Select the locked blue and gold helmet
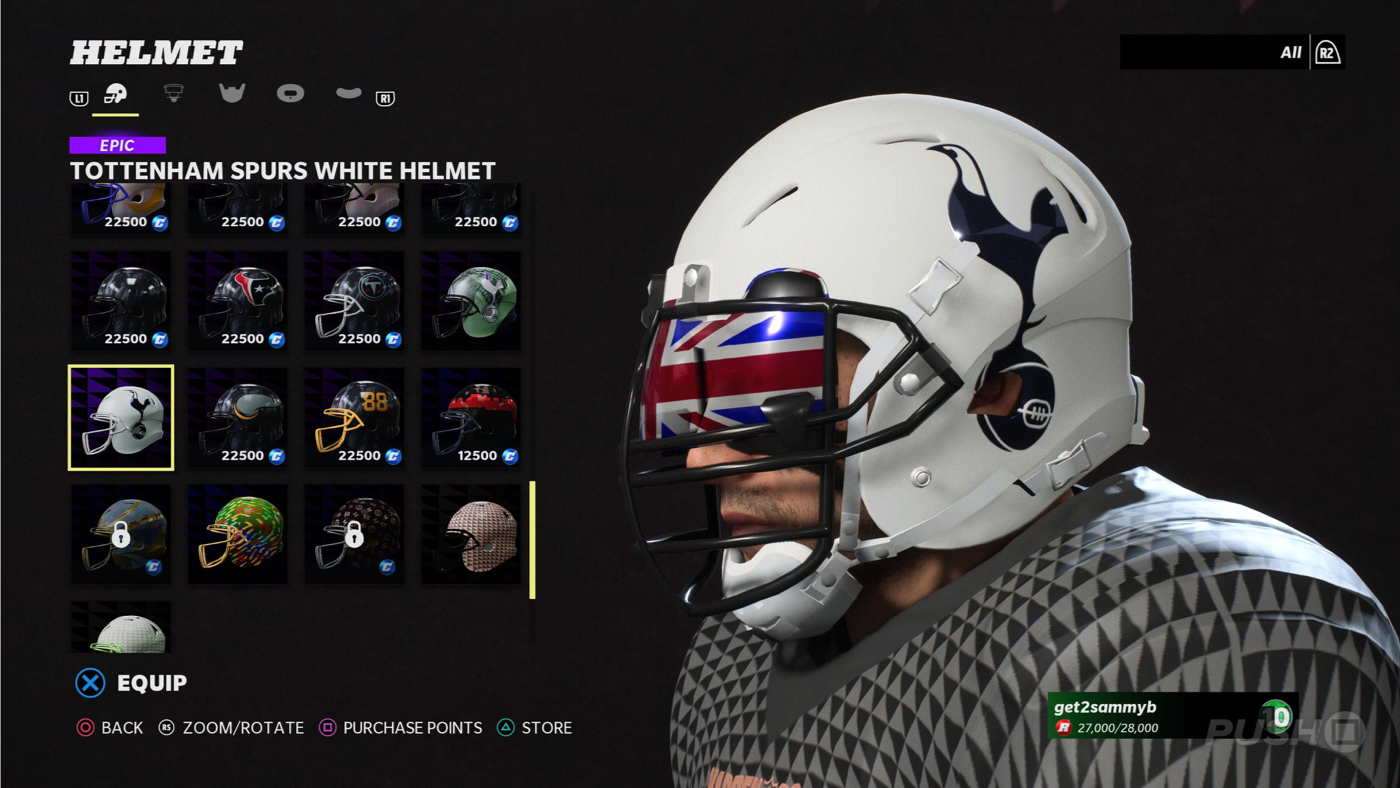1400x788 pixels. 121,534
